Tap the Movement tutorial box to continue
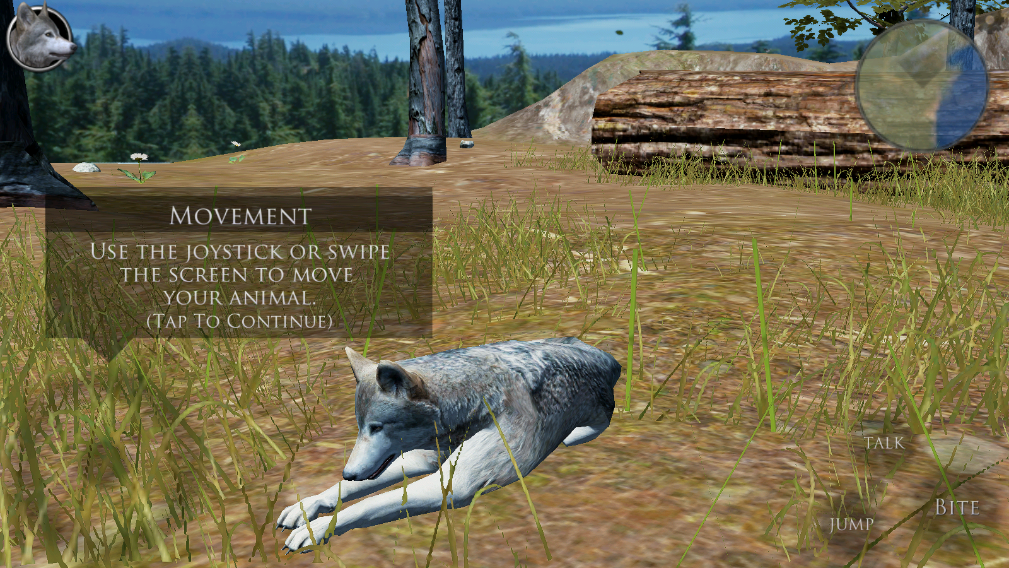The width and height of the screenshot is (1009, 568). 239,263
